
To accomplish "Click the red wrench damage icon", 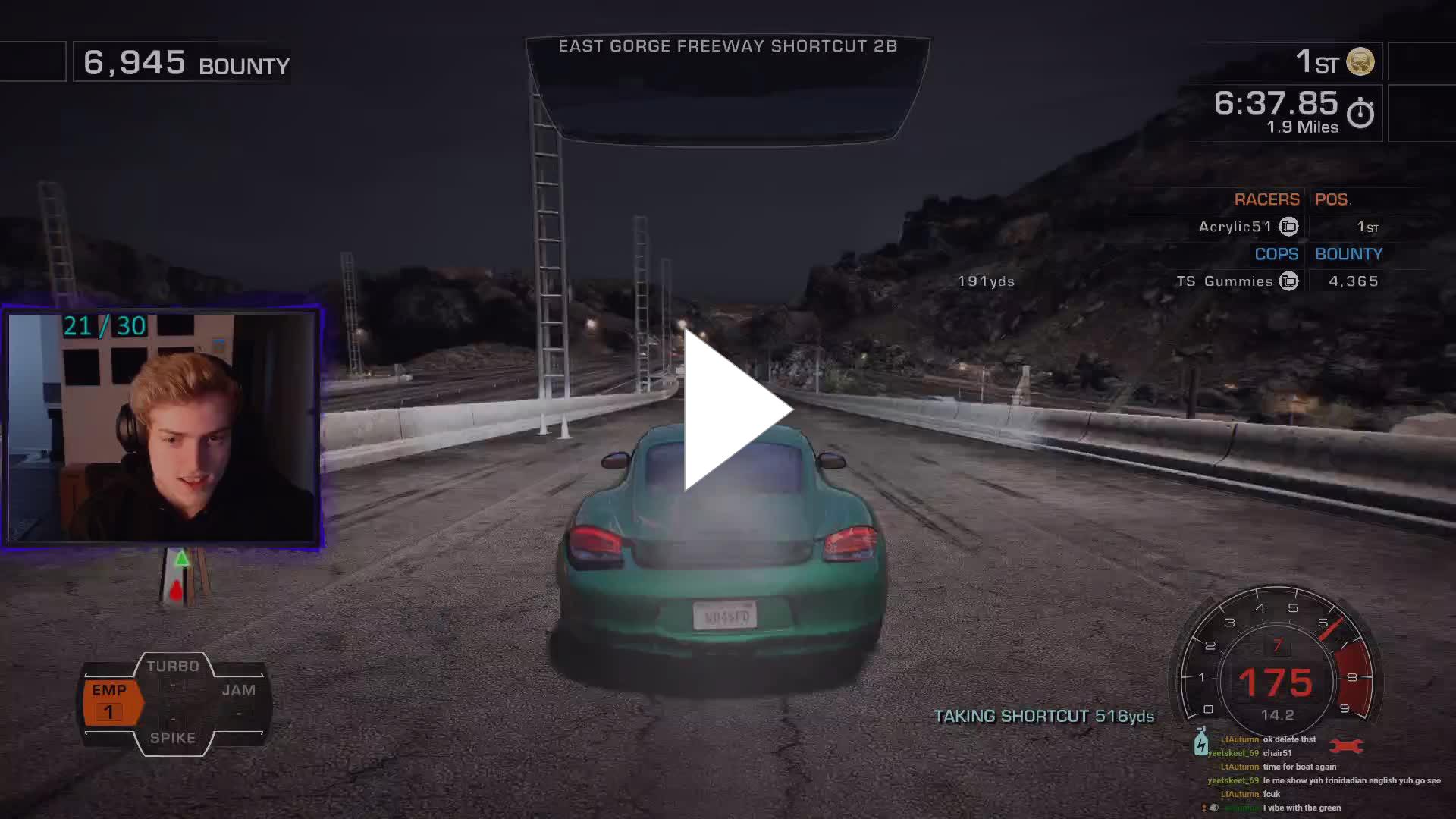I will point(1346,746).
